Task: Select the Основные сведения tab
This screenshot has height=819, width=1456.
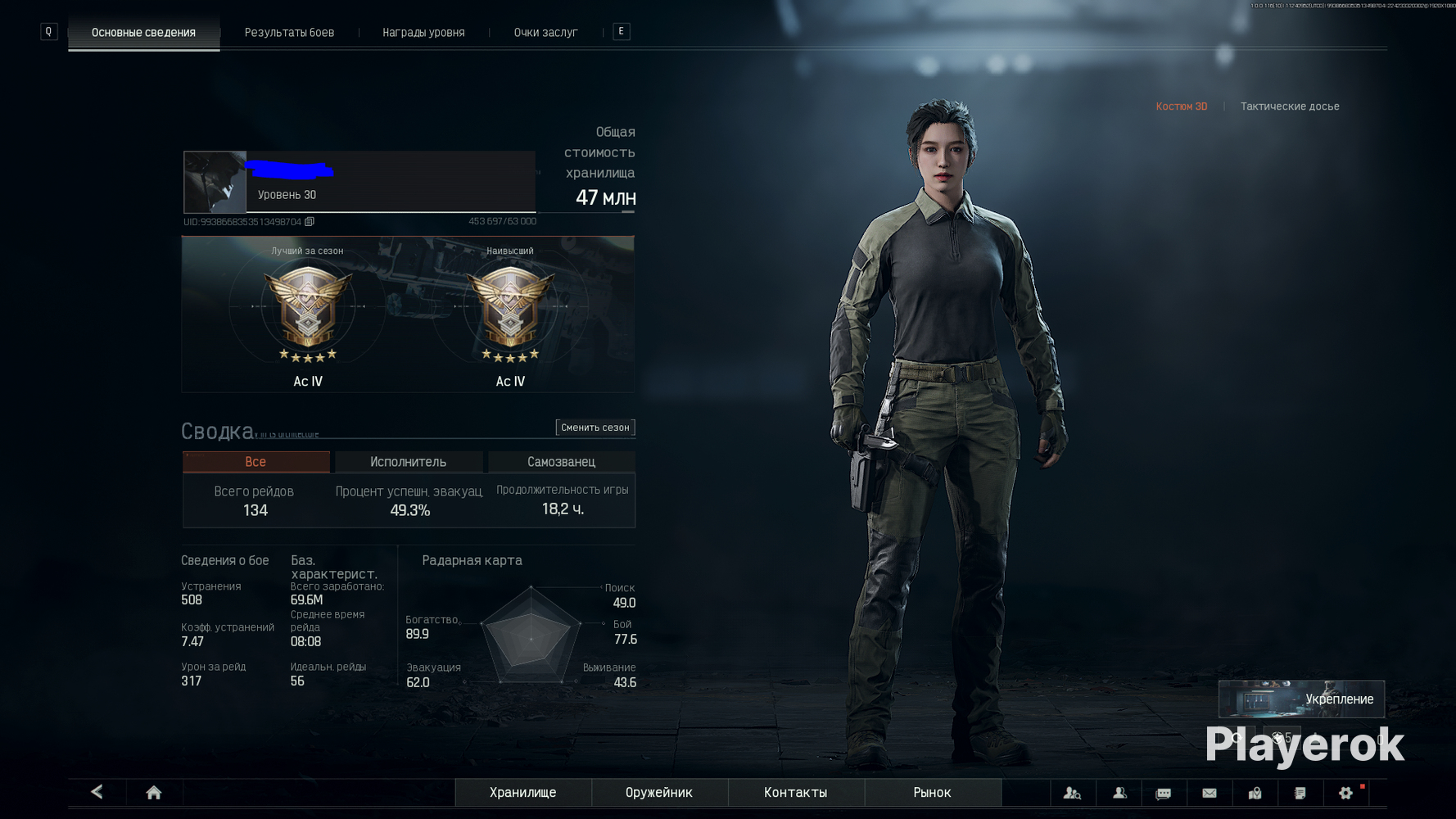Action: click(x=143, y=33)
